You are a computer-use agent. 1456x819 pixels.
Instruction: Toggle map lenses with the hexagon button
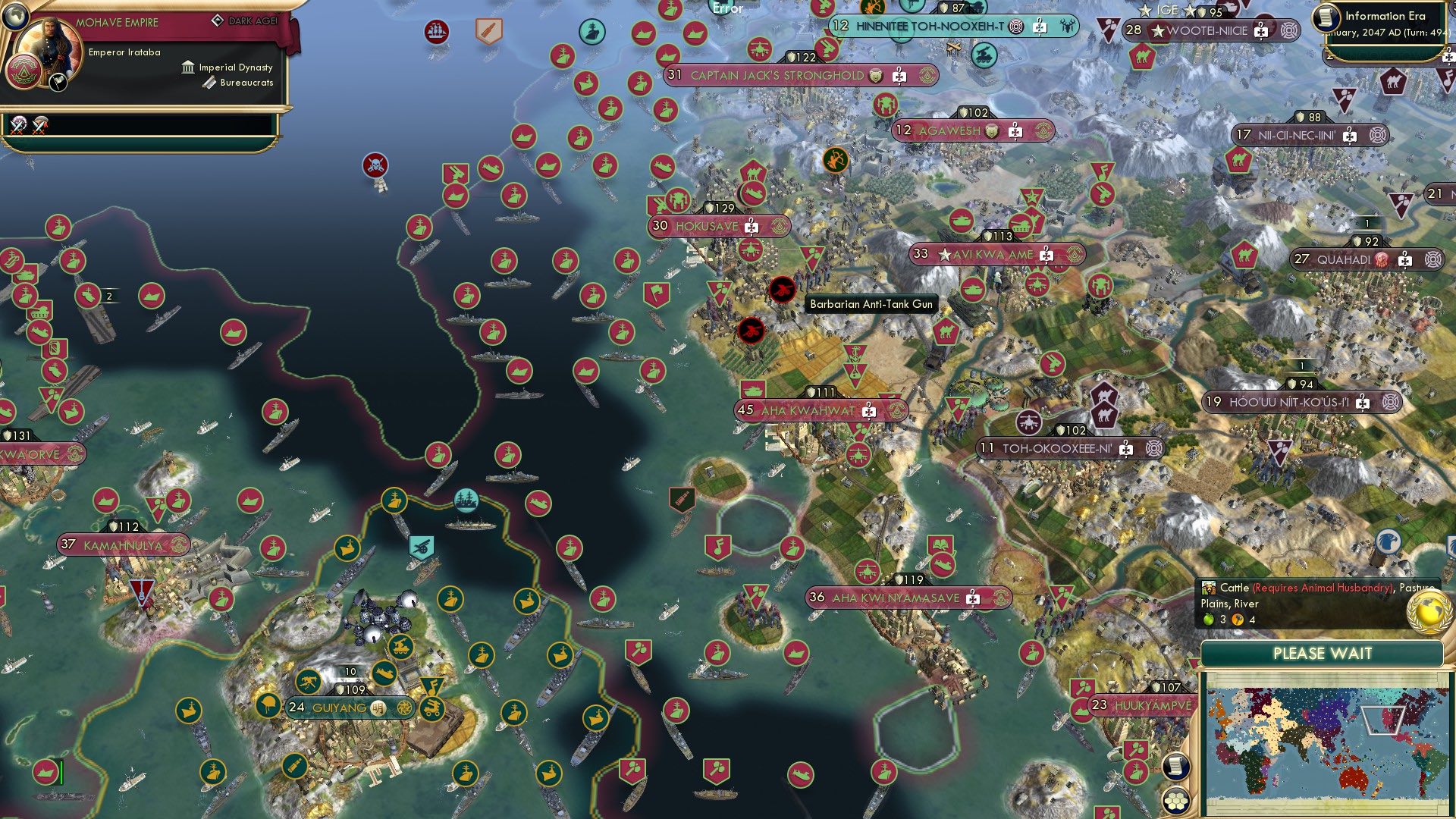point(1176,801)
